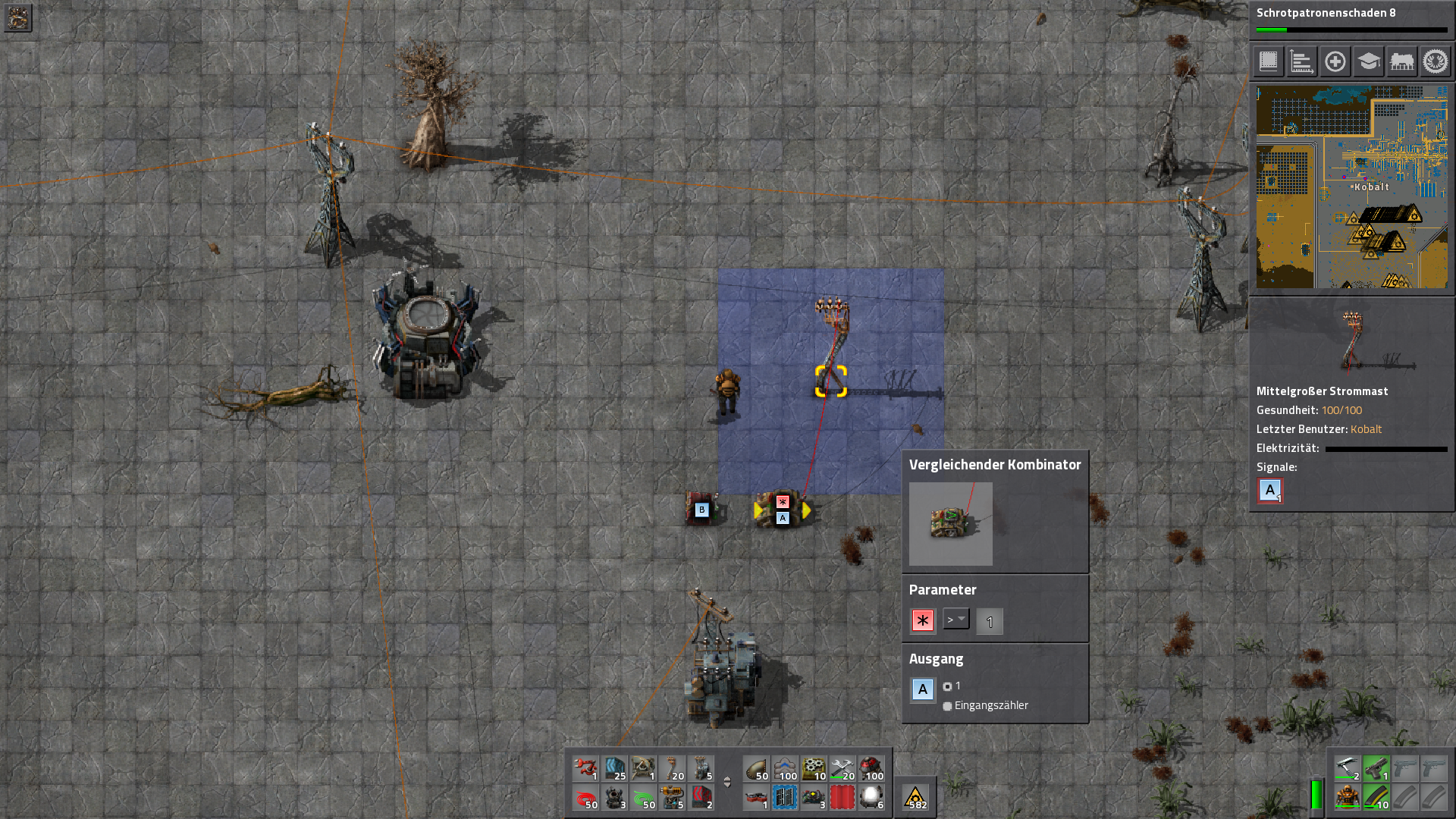This screenshot has height=819, width=1456.
Task: Open the locomotive trains overview button
Action: pyautogui.click(x=1402, y=61)
